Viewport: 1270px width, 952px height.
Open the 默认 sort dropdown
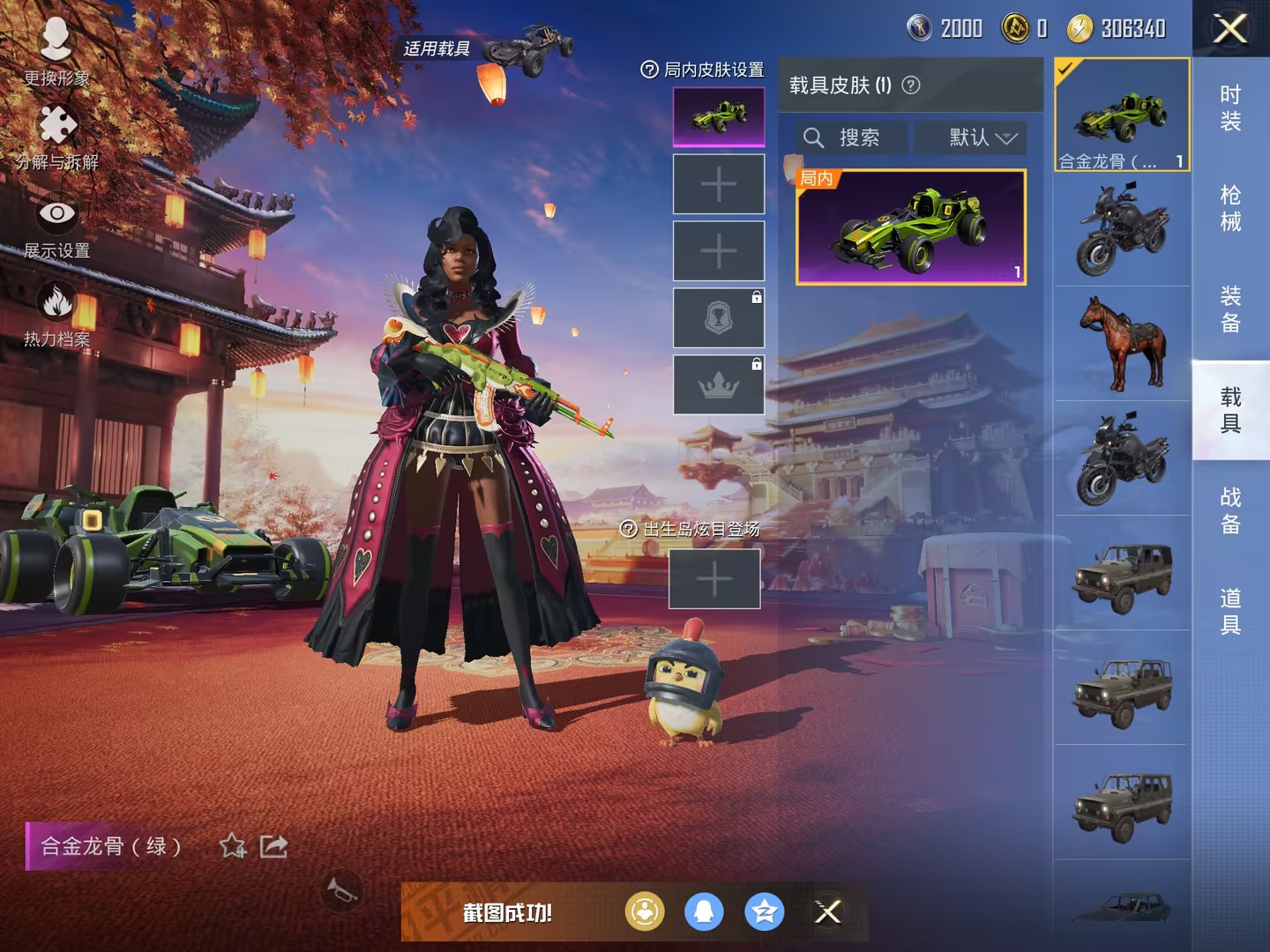(x=981, y=138)
